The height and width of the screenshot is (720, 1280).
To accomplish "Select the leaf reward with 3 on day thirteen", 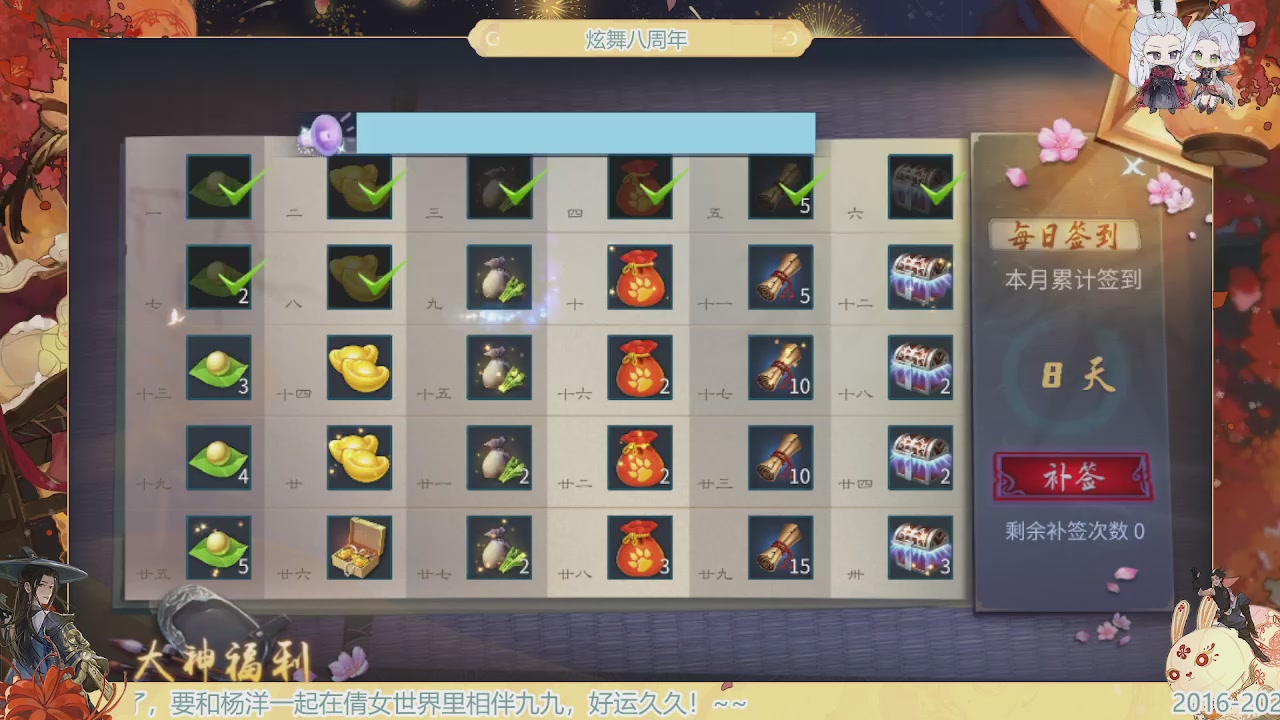I will click(220, 368).
